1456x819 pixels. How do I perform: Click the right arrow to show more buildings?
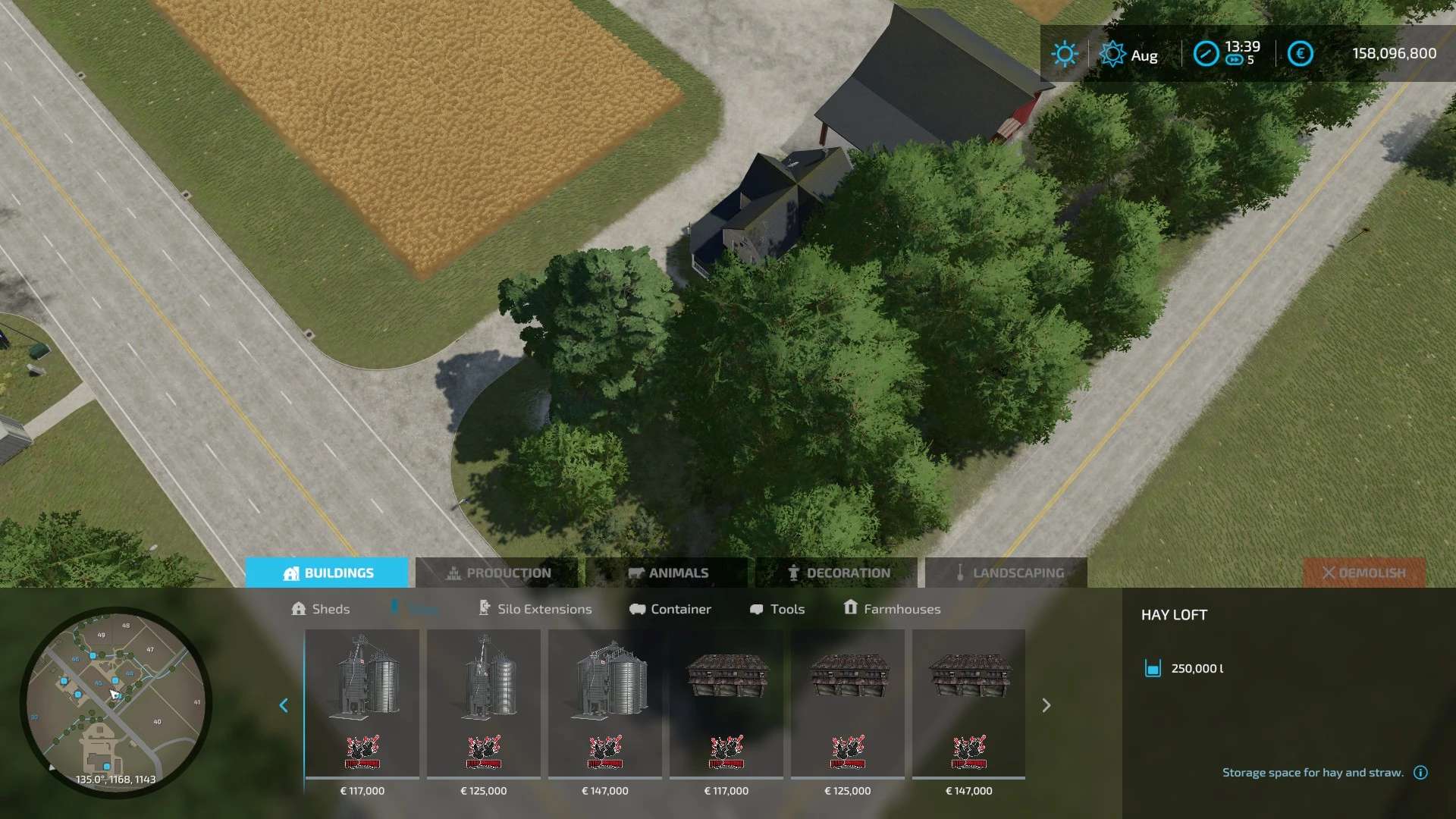point(1046,705)
